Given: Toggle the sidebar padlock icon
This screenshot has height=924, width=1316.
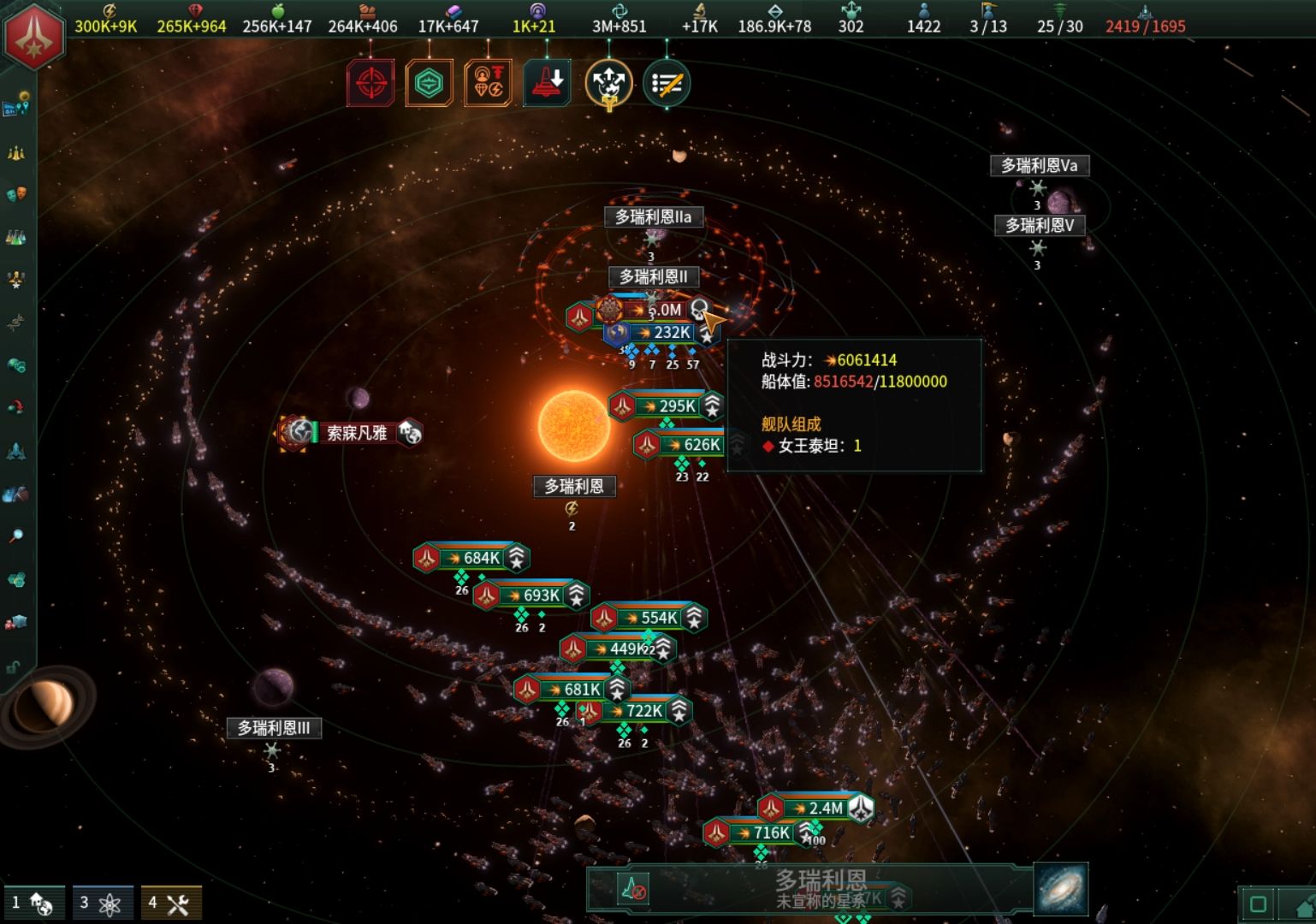Looking at the screenshot, I should [x=14, y=666].
